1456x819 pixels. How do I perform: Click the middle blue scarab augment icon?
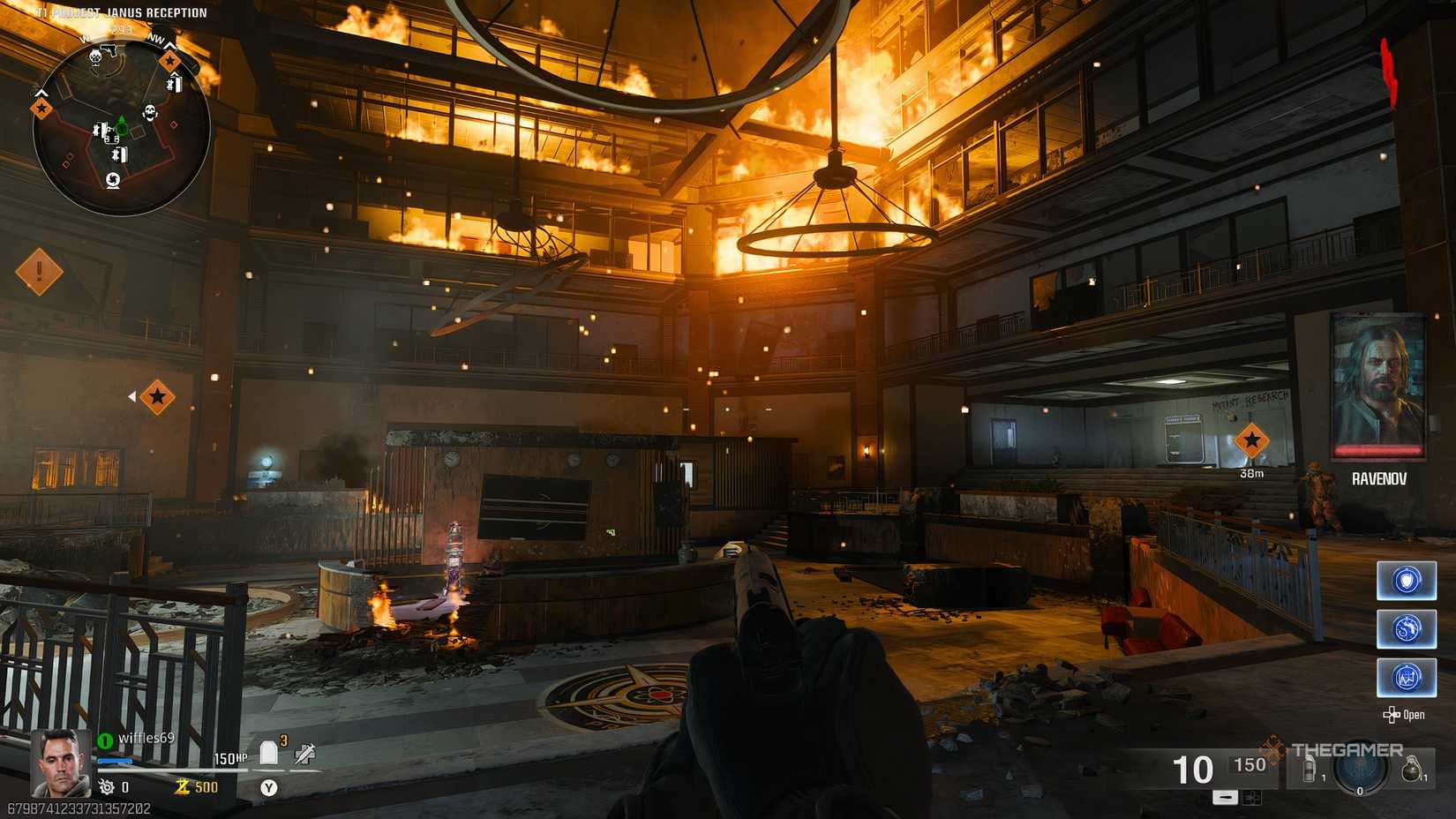point(1406,629)
